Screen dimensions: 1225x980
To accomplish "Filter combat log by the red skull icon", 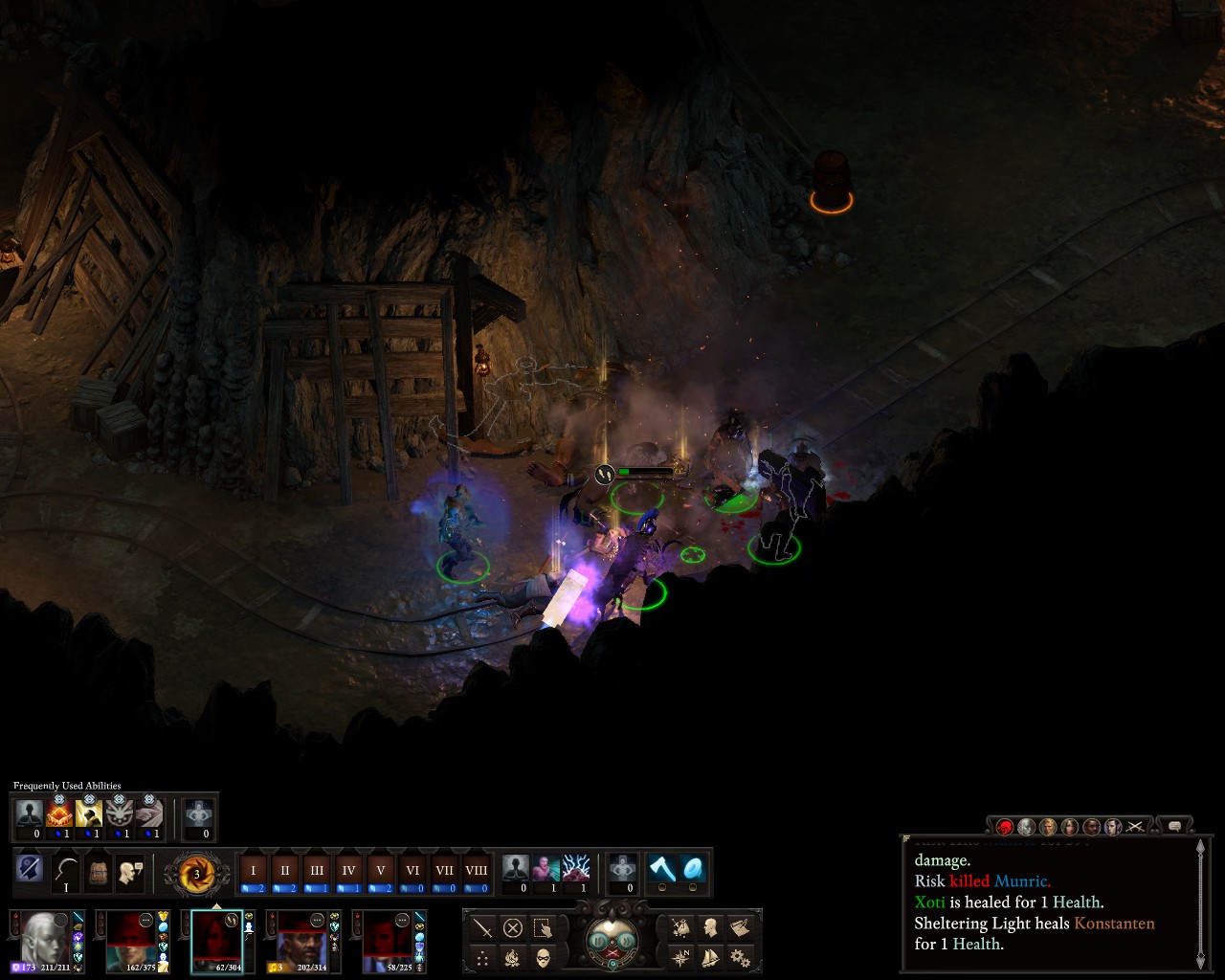I will (1004, 826).
